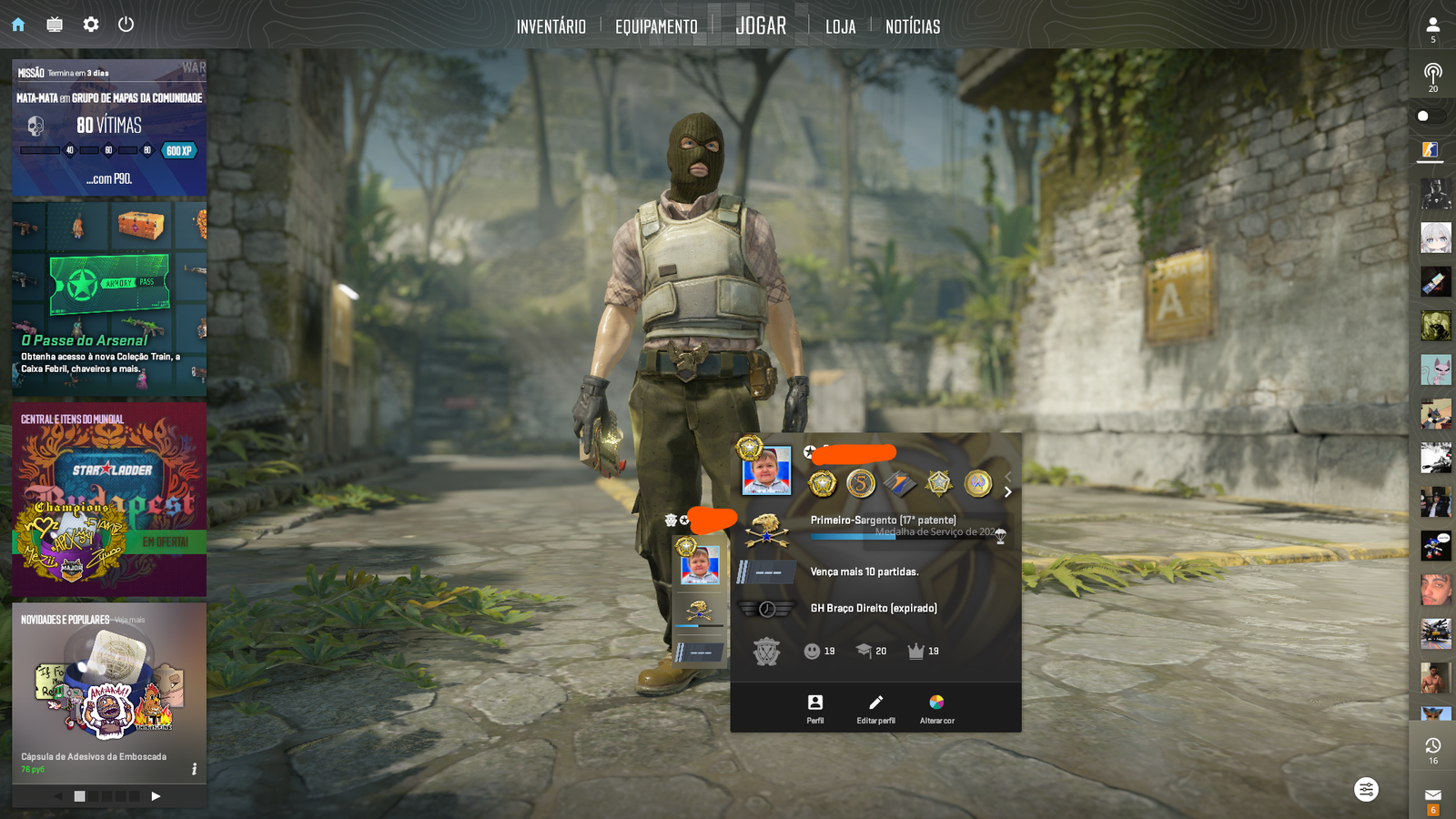Show next medals with right arrow
Screen dimensions: 1456x819
pyautogui.click(x=1007, y=492)
